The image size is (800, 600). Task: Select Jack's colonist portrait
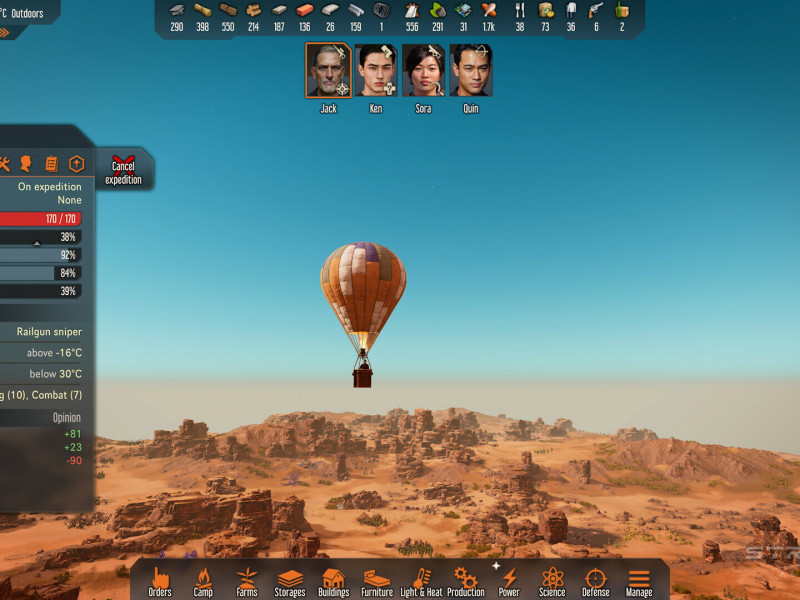tap(328, 70)
